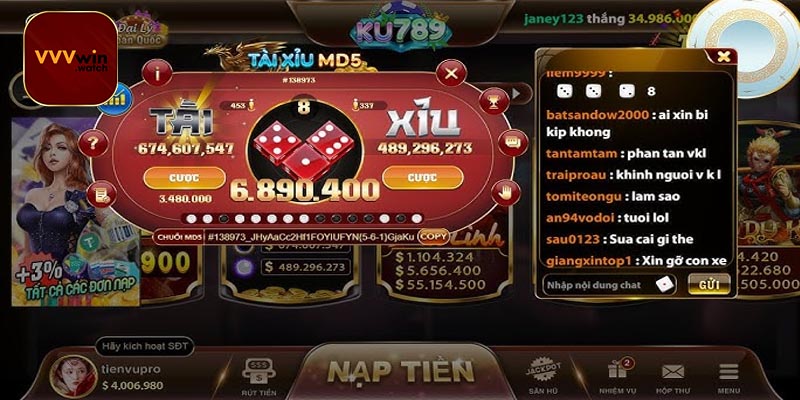Viewport: 800px width, 400px height.
Task: Copy the MD5 chain string
Action: pos(433,236)
